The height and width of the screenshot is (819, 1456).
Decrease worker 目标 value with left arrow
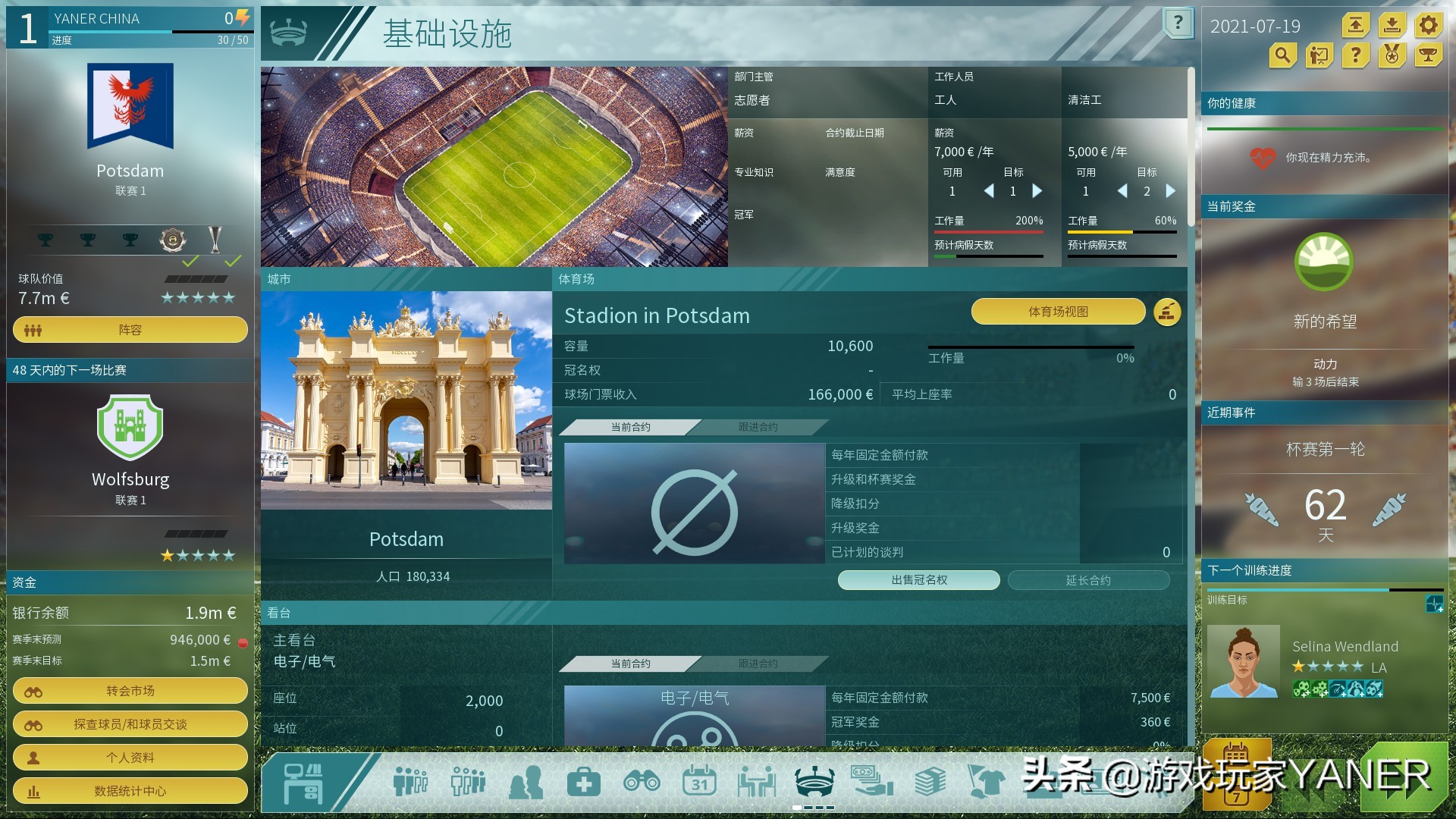point(990,191)
